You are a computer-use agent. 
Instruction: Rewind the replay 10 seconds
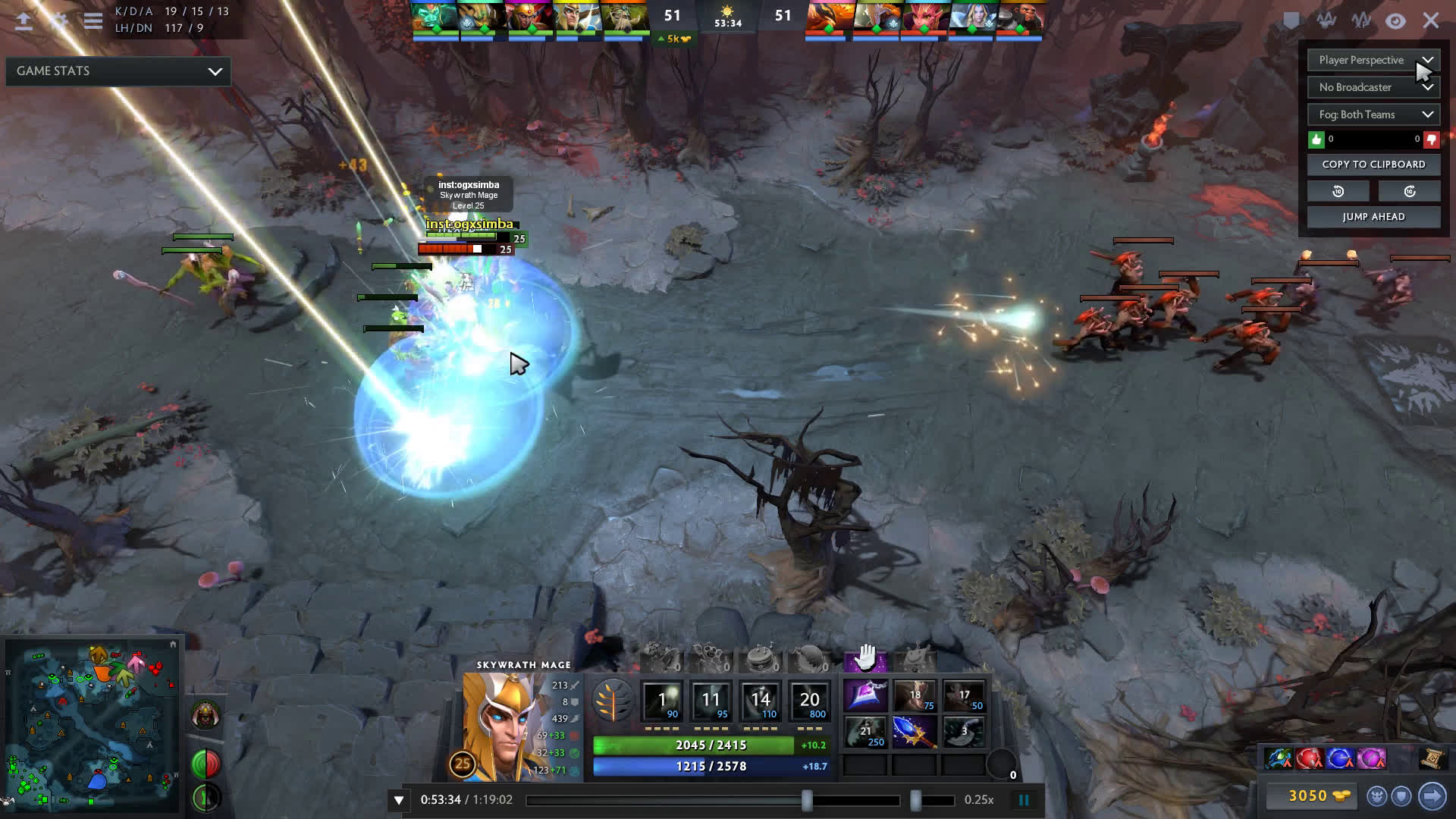click(x=1338, y=191)
